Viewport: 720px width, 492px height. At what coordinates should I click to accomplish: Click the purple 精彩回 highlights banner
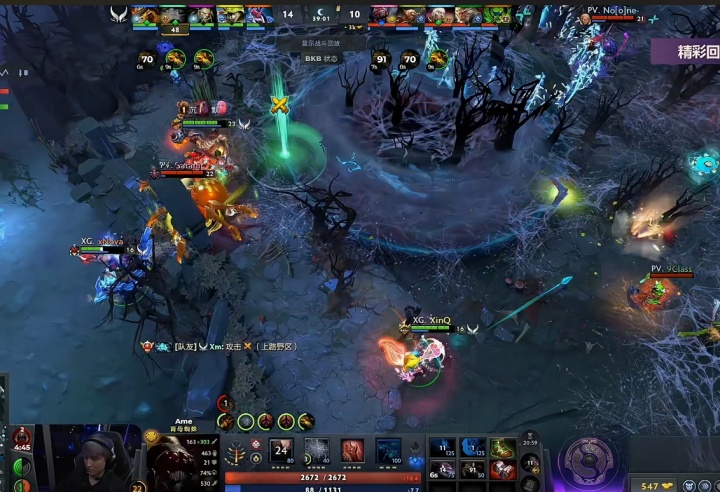[x=686, y=52]
